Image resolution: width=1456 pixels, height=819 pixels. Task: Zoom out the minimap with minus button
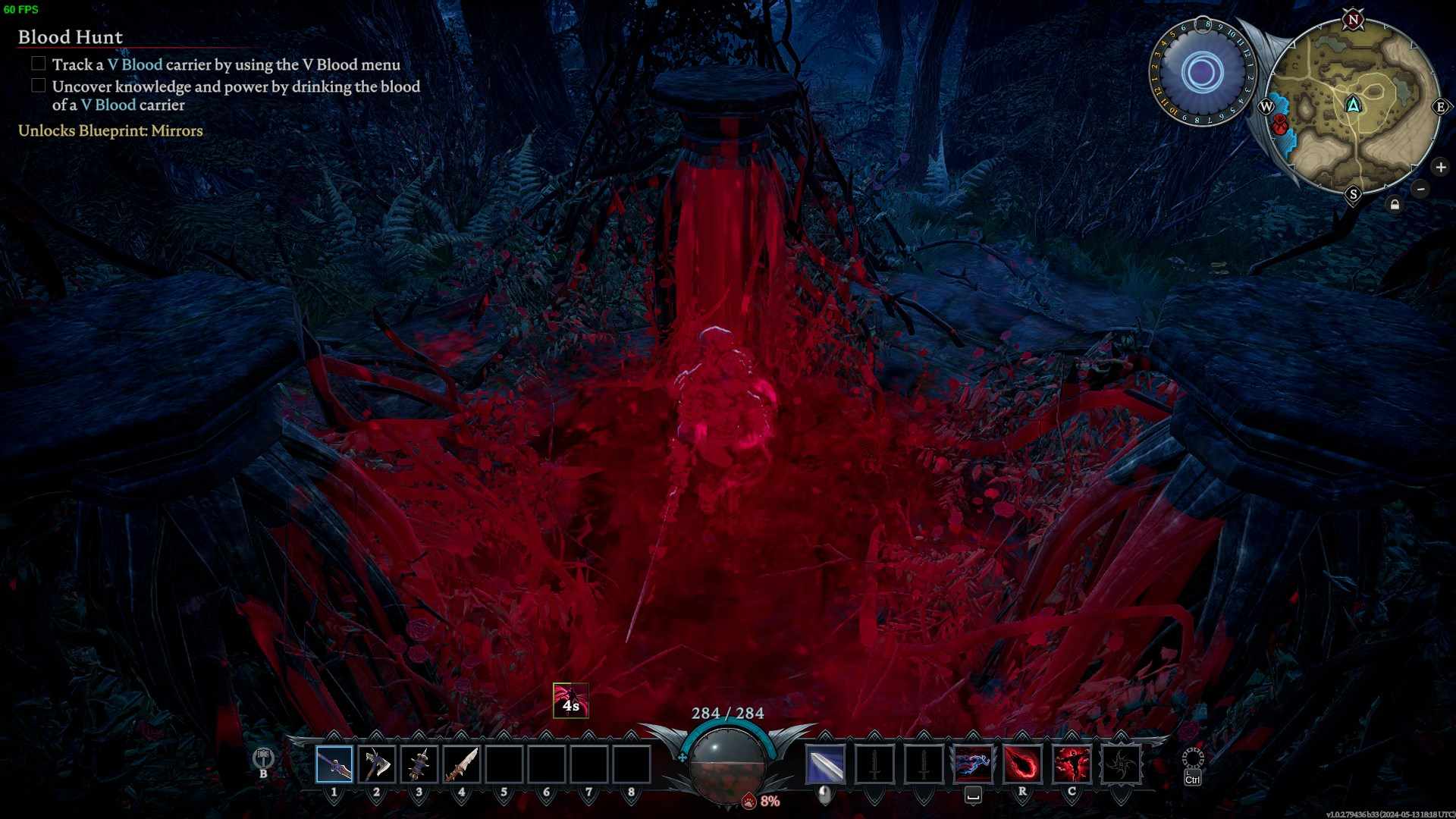tap(1420, 189)
